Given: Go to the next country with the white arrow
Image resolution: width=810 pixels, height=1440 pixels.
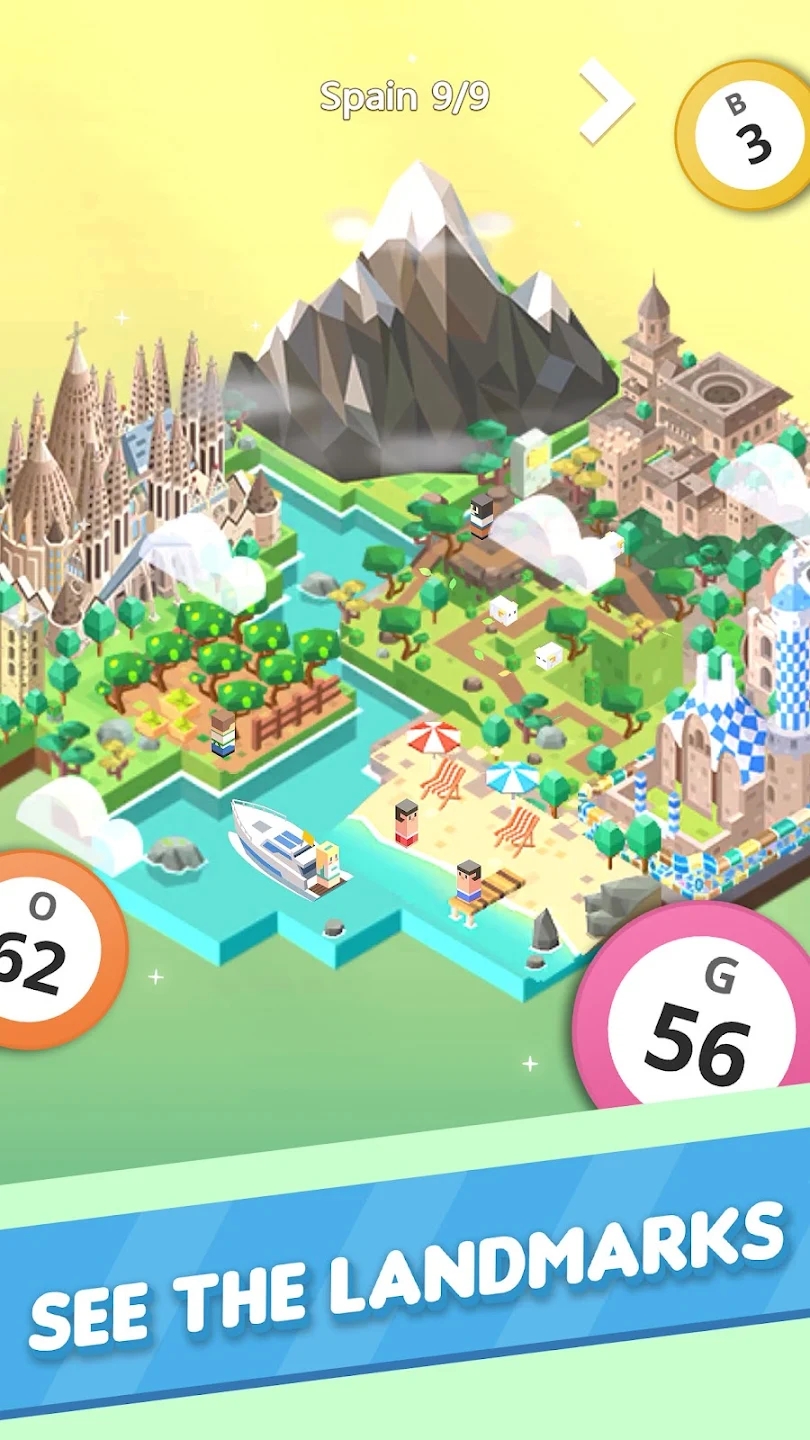Looking at the screenshot, I should click(607, 98).
